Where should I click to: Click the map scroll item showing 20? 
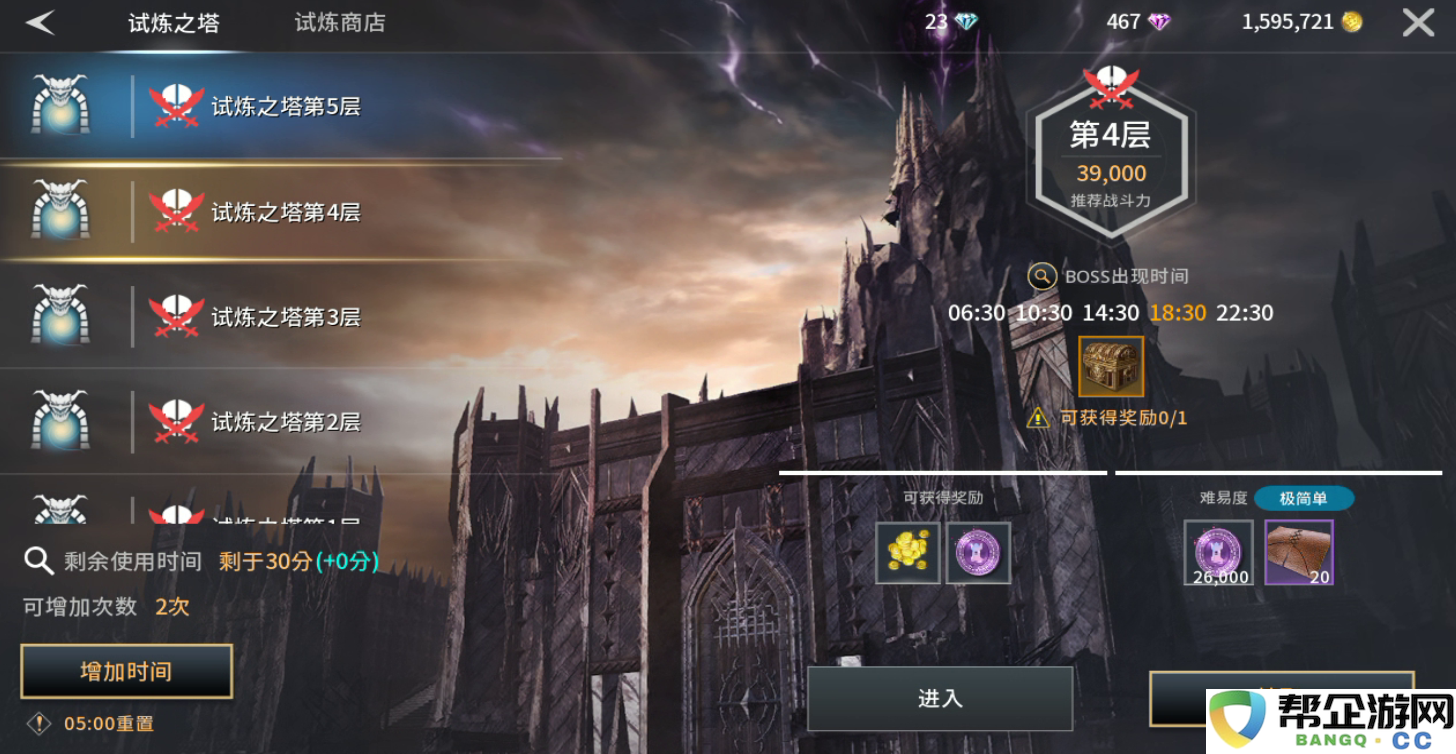click(1299, 550)
